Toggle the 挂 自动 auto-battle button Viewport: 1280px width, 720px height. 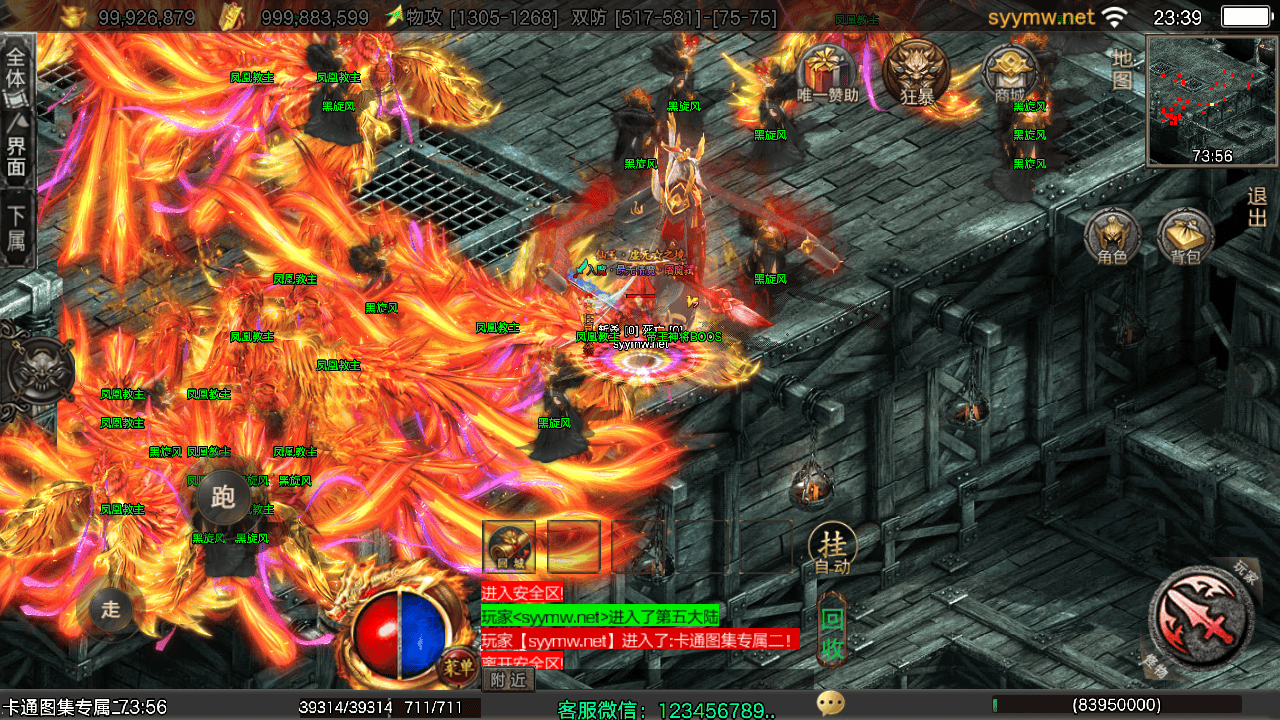click(x=832, y=549)
